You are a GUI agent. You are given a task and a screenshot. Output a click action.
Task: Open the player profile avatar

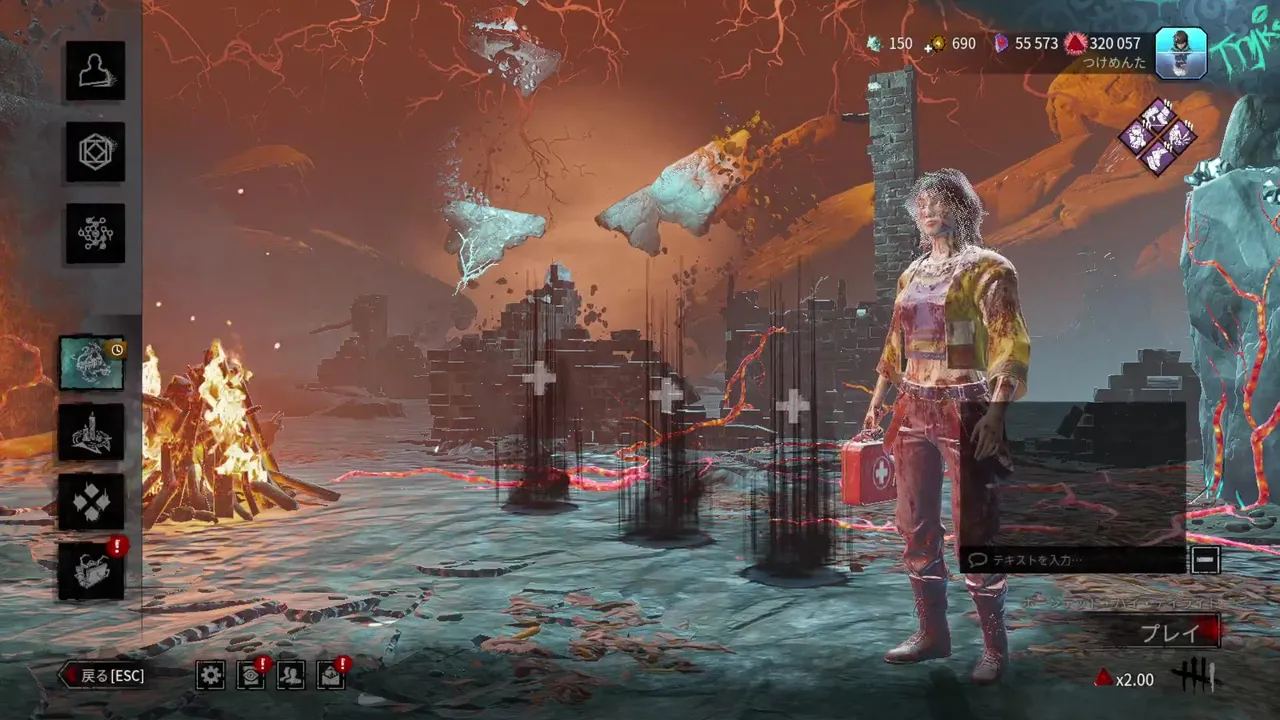tap(1181, 52)
